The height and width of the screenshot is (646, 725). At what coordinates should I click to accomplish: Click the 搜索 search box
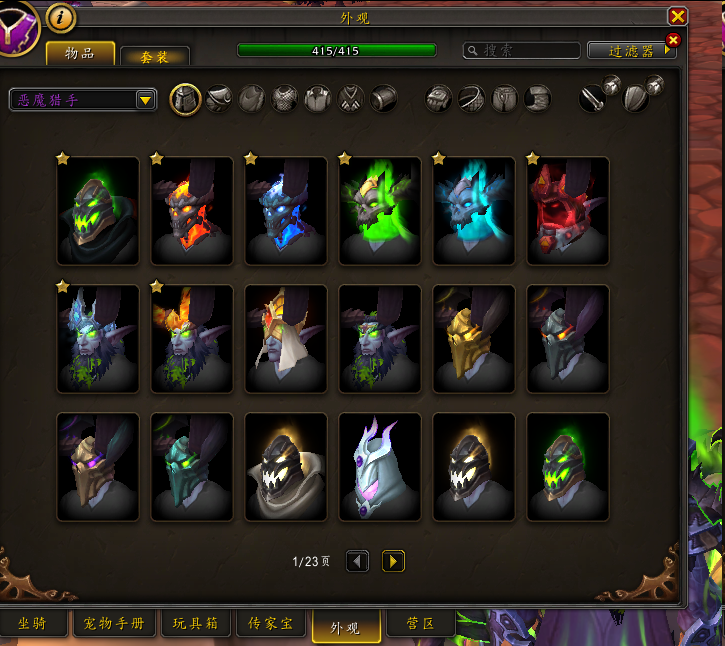click(x=521, y=50)
